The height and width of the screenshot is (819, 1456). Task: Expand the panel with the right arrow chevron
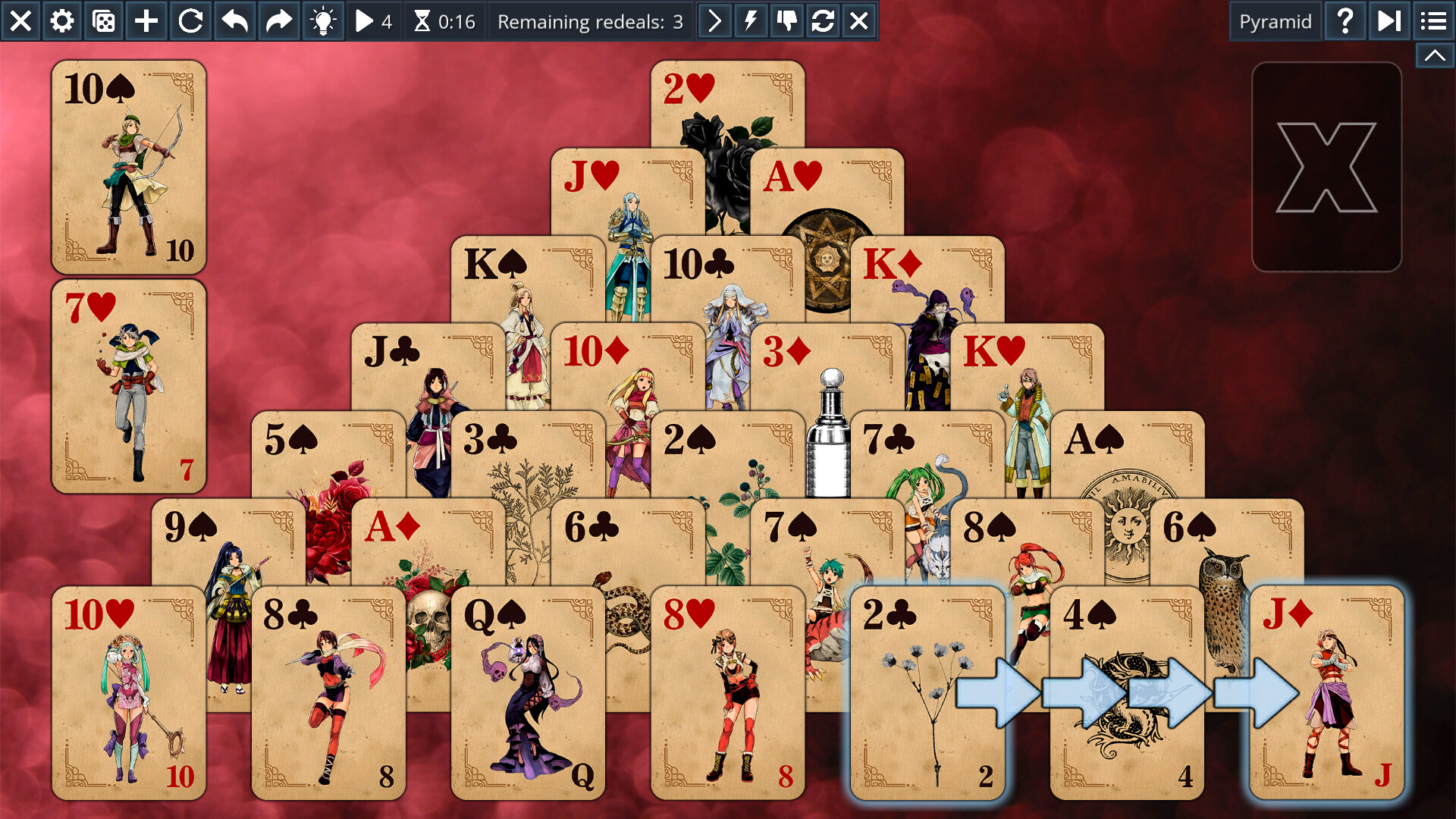[713, 20]
